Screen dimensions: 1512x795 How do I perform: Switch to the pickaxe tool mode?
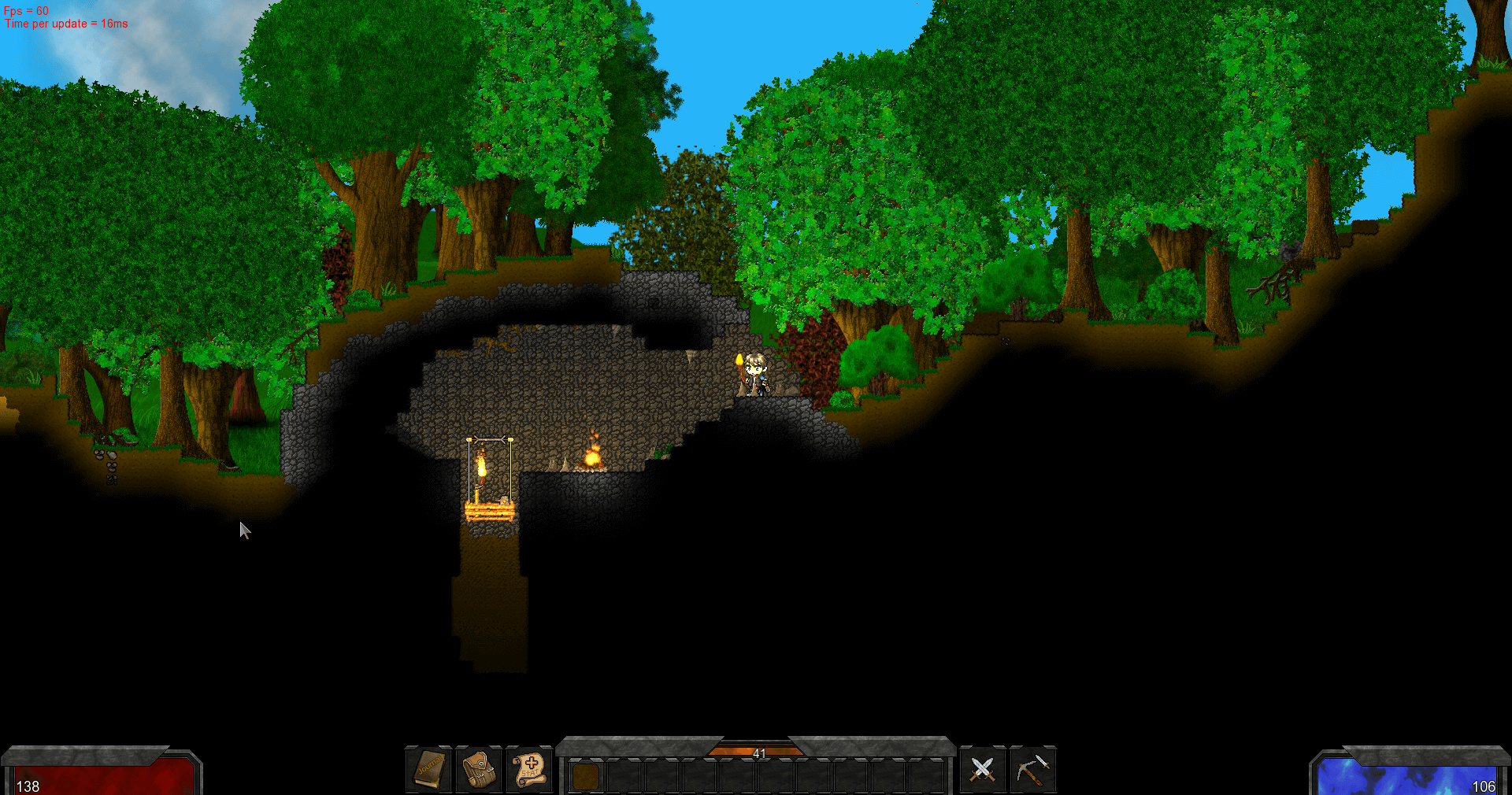point(1032,769)
